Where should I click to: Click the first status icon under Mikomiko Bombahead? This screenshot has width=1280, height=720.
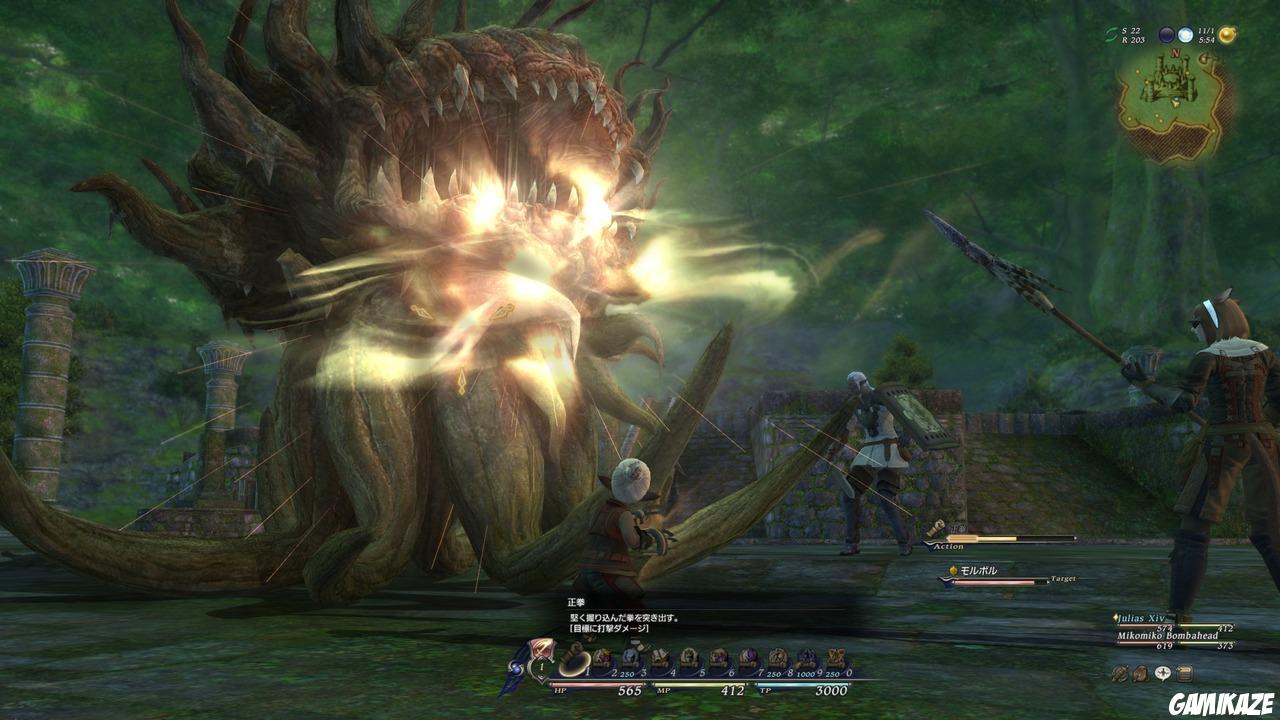tap(1120, 673)
